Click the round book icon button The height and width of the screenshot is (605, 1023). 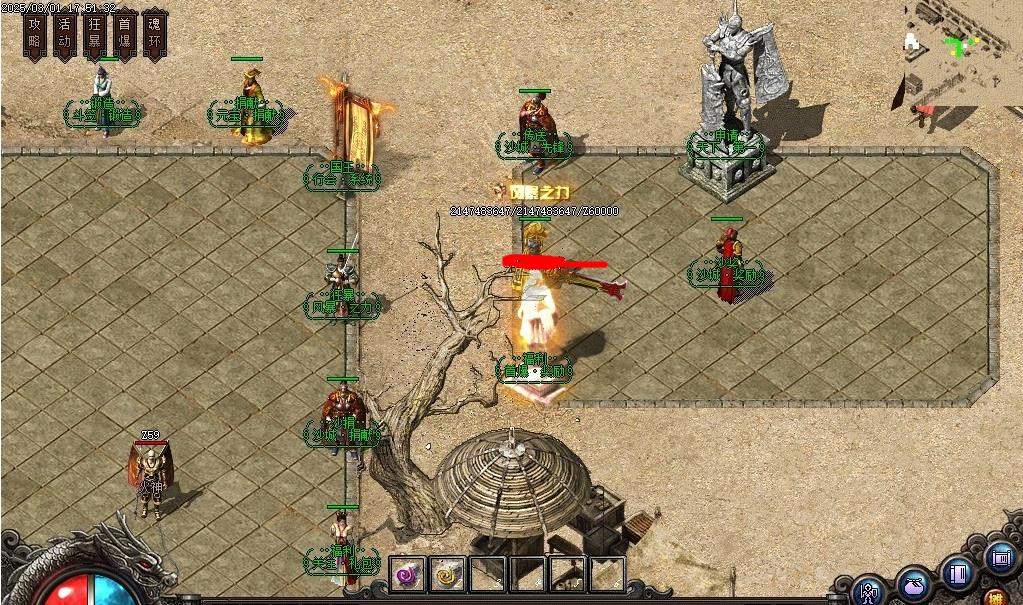(x=957, y=574)
